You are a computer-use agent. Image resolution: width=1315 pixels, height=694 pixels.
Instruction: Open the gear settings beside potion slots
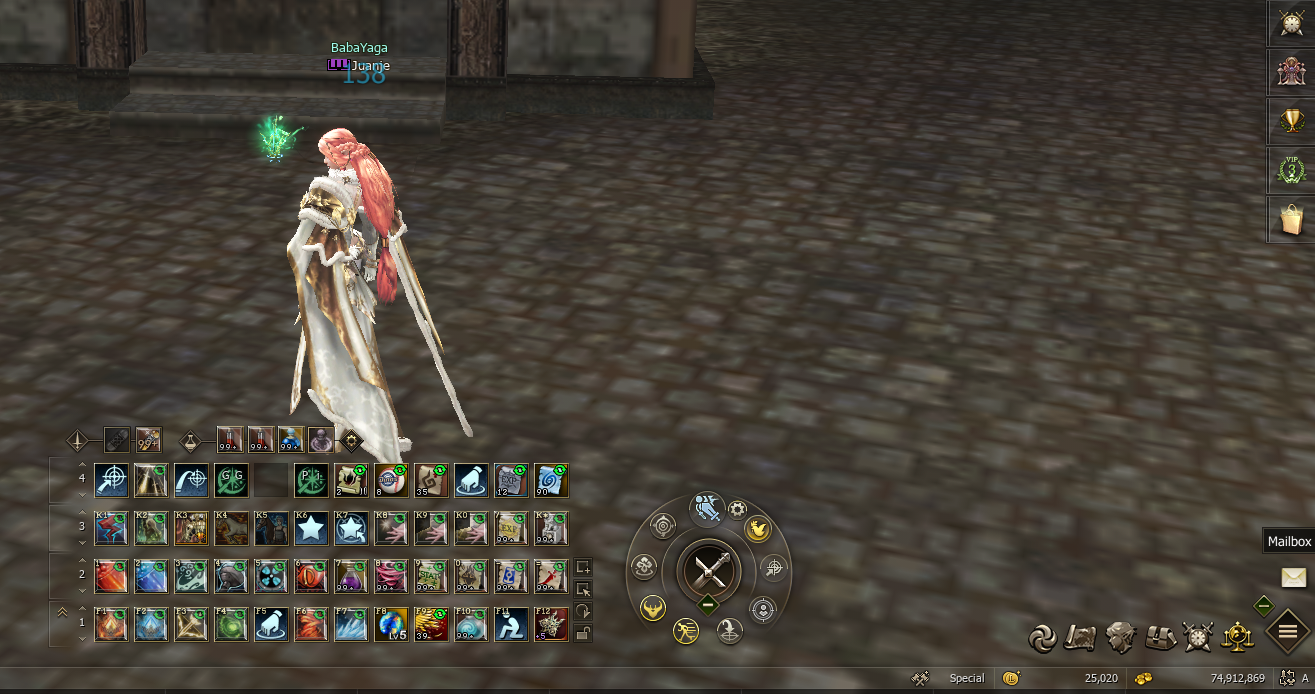tap(351, 440)
